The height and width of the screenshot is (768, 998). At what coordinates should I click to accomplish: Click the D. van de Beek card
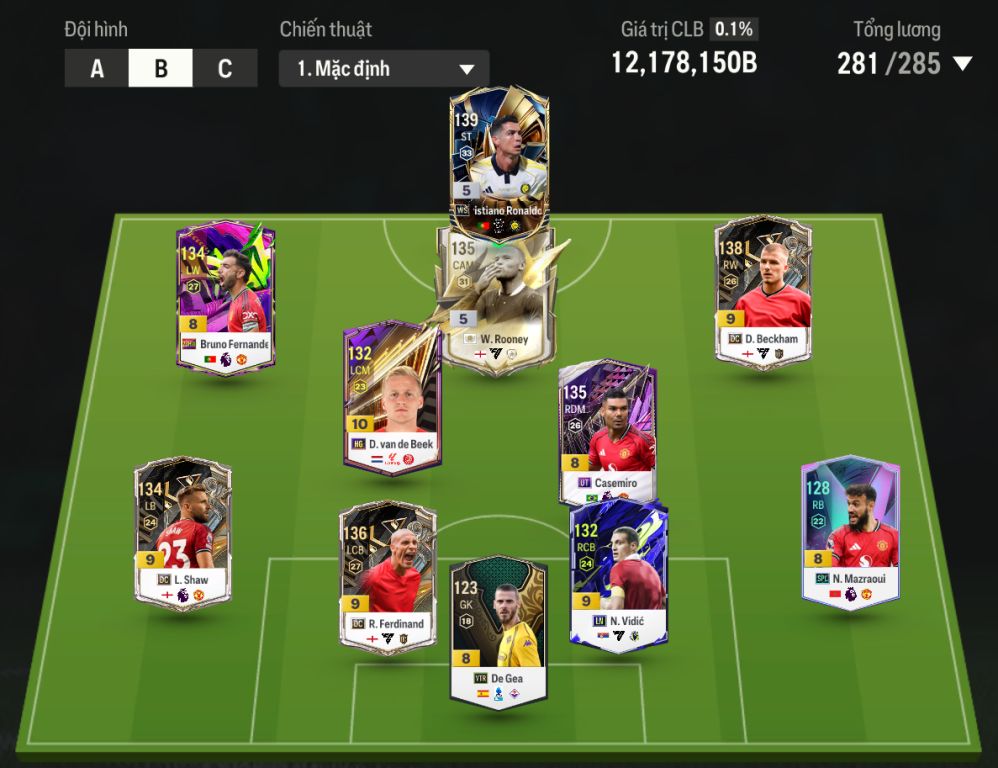pyautogui.click(x=392, y=397)
